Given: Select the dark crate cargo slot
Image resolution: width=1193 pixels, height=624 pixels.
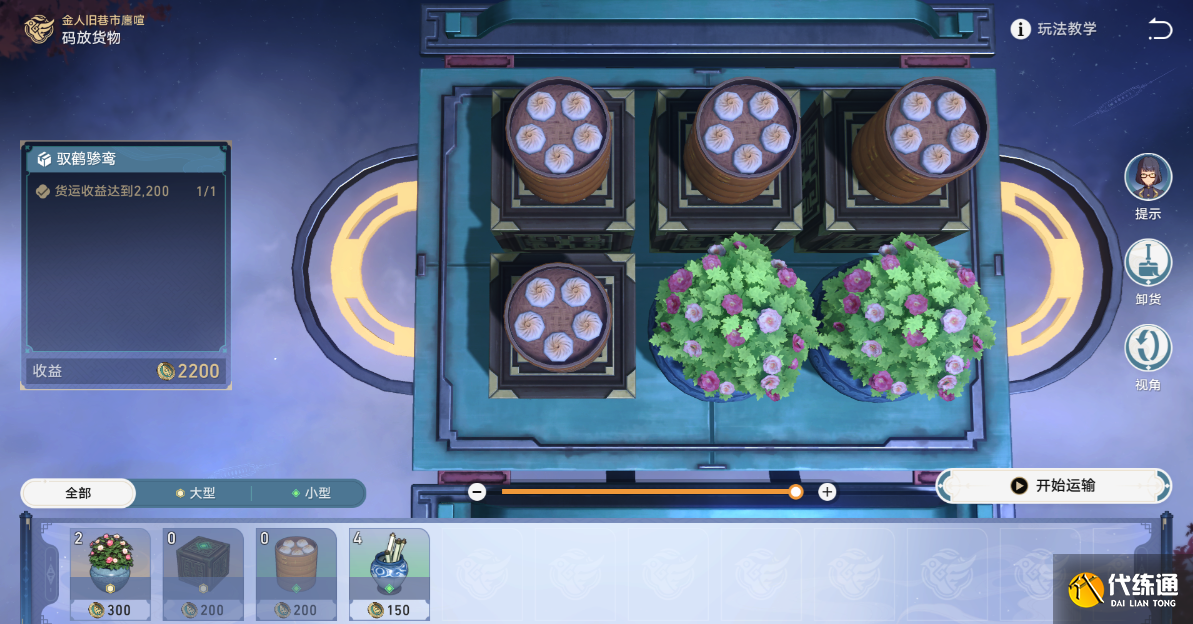Looking at the screenshot, I should [203, 574].
